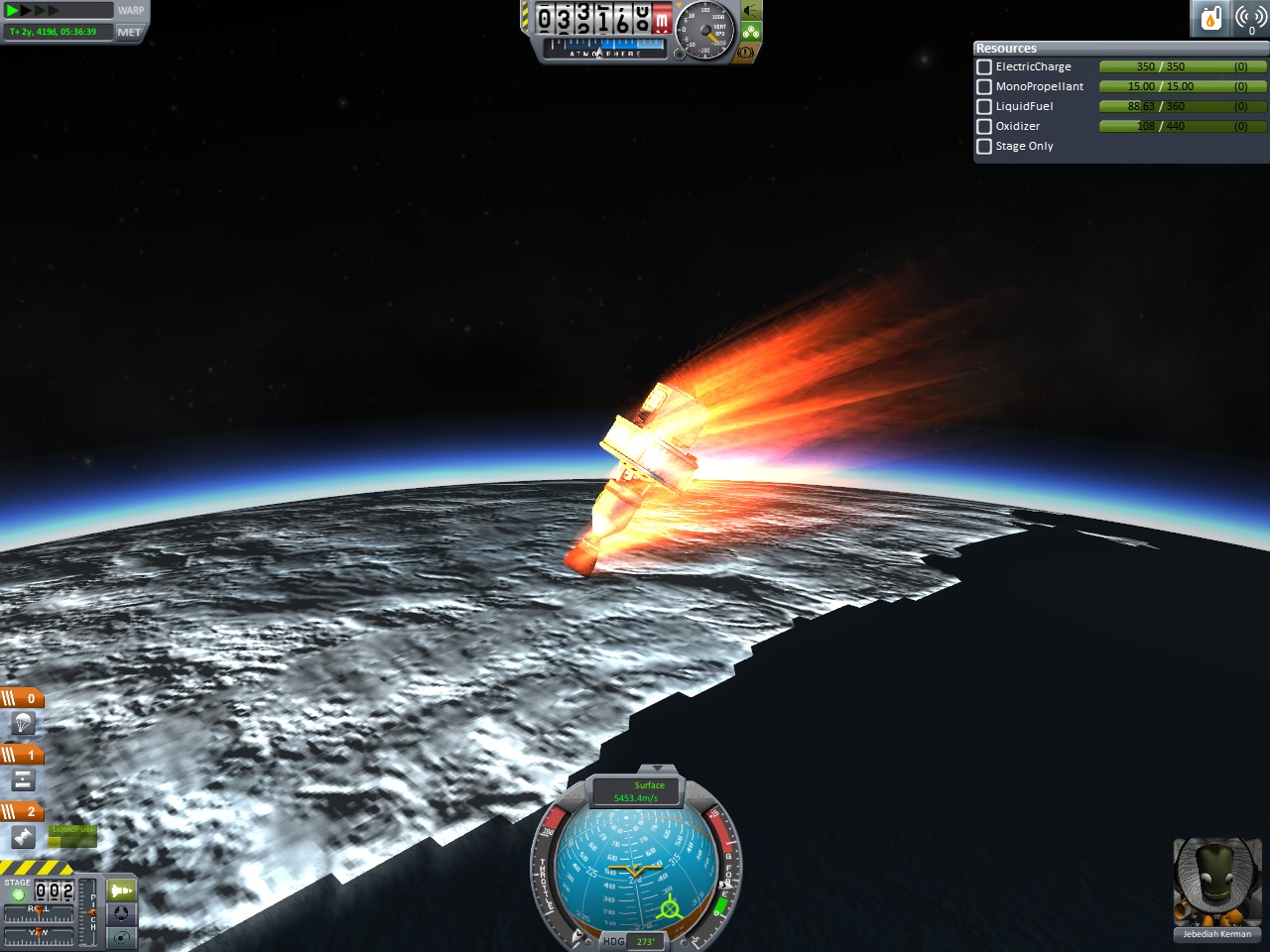The image size is (1270, 952).
Task: Select the decoupler icon in stage 1
Action: tap(23, 779)
